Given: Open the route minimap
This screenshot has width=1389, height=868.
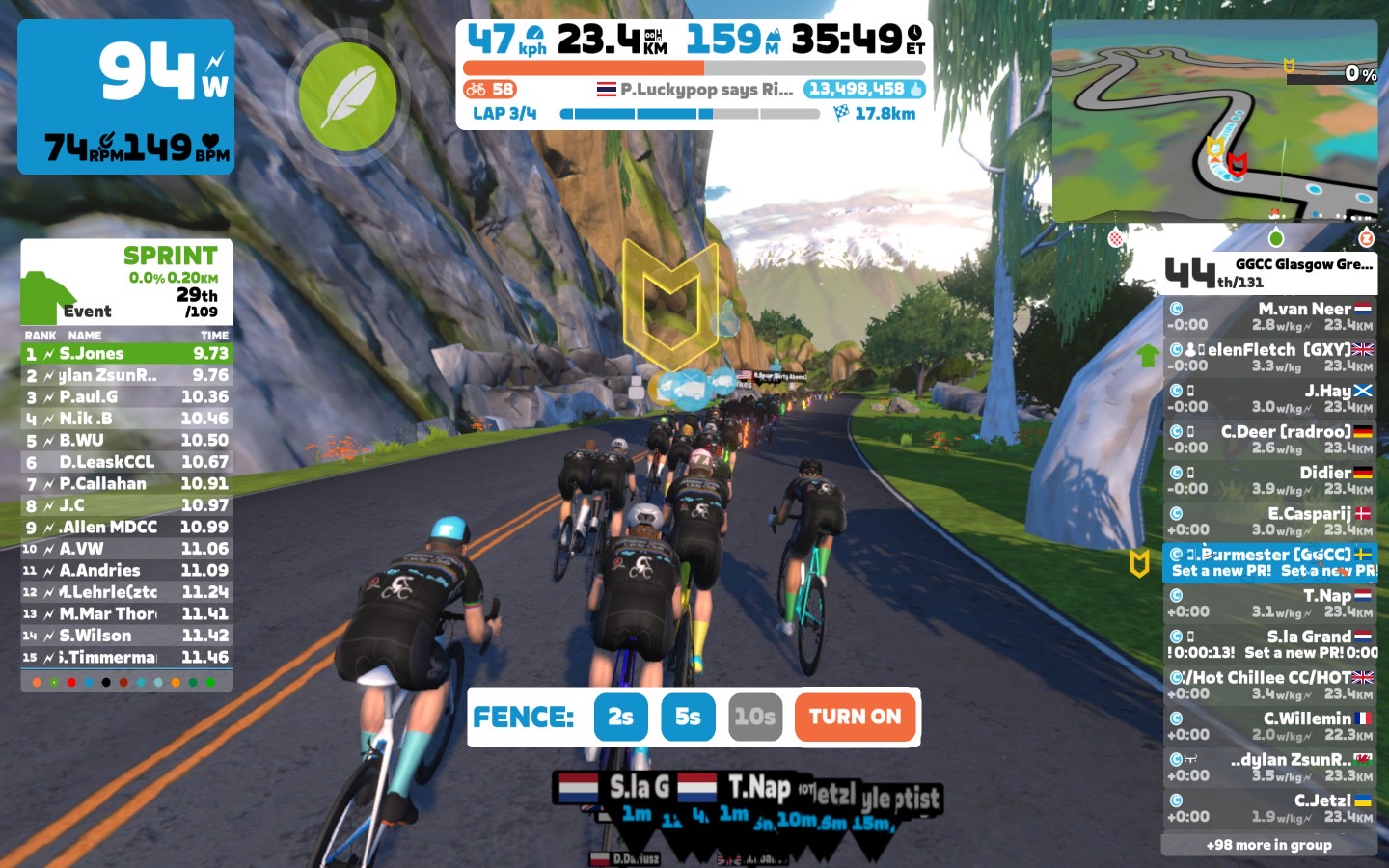Looking at the screenshot, I should [1214, 122].
